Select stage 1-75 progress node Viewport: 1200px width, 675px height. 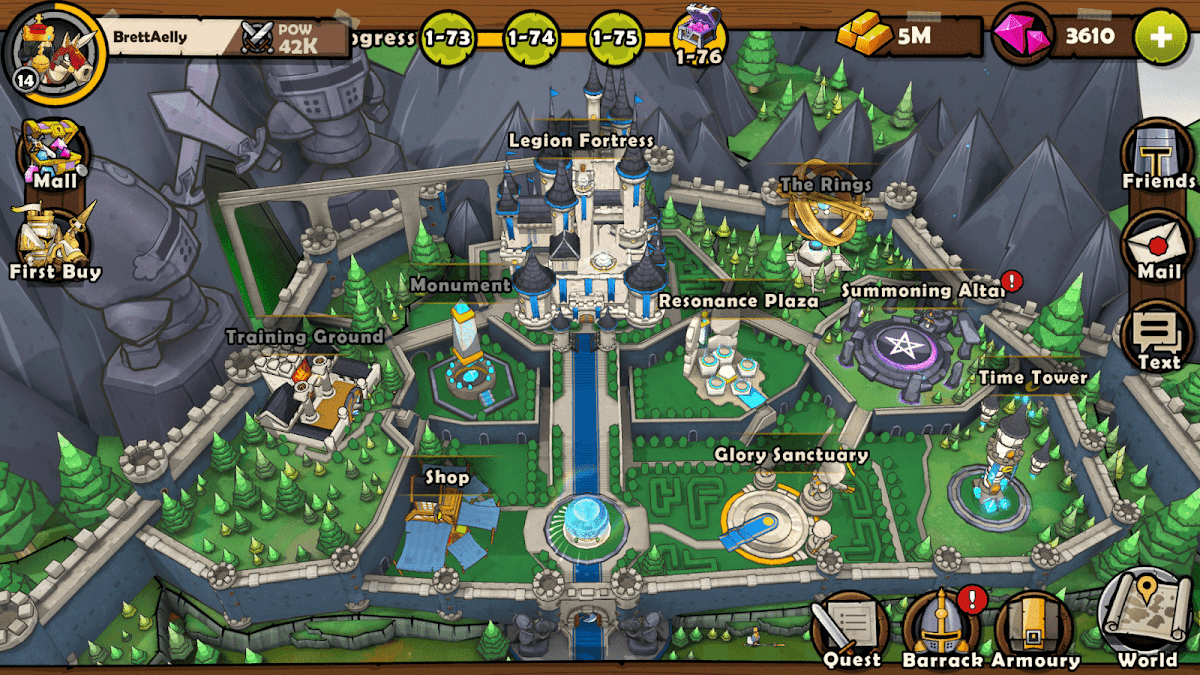[x=615, y=38]
